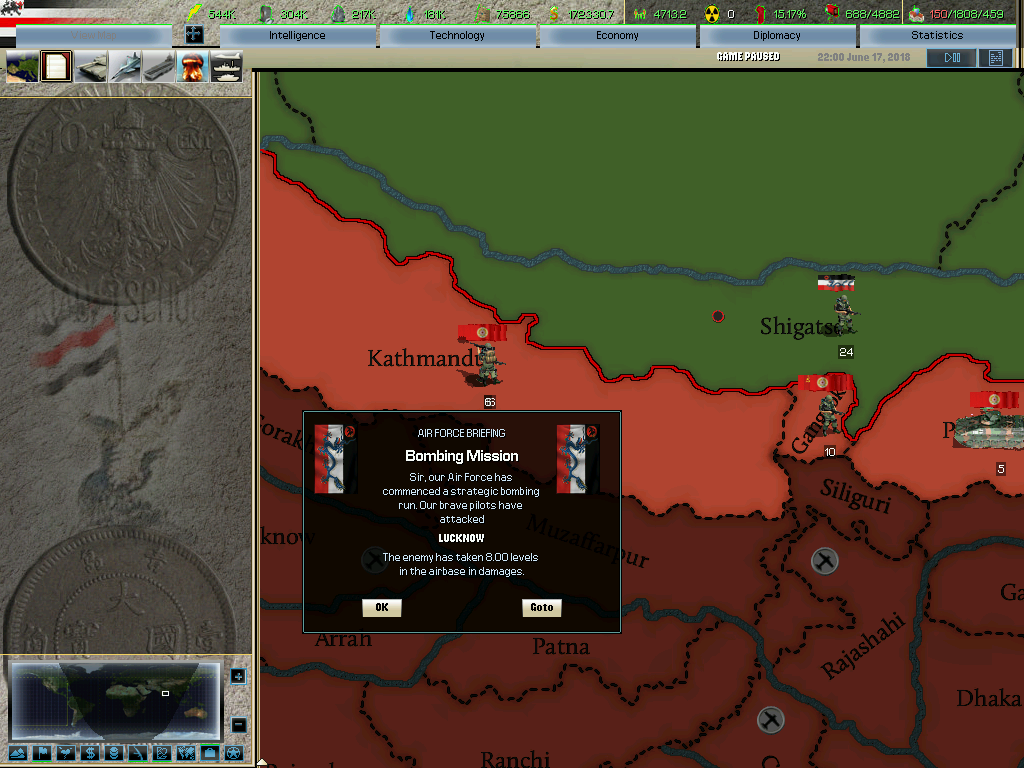Image resolution: width=1024 pixels, height=768 pixels.
Task: Switch to the Technology screen
Action: 457,36
